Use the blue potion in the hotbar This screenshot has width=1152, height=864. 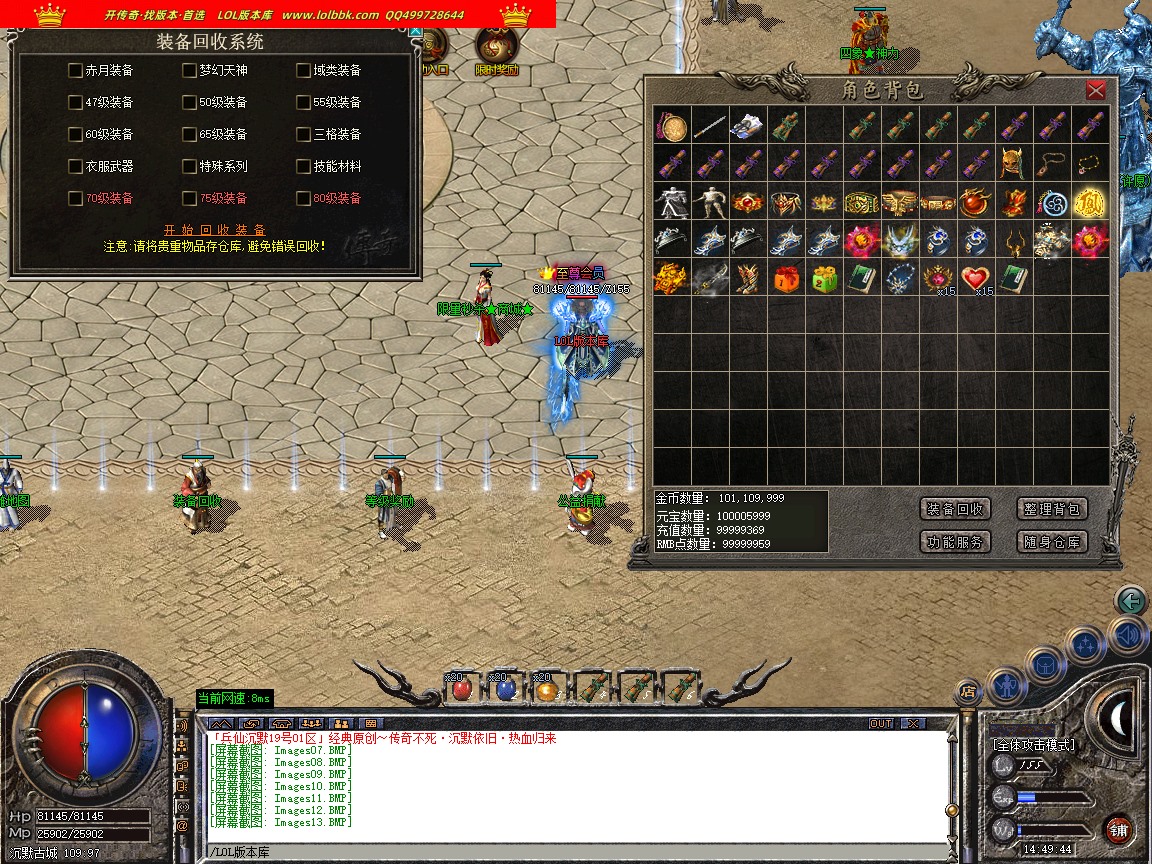point(505,688)
